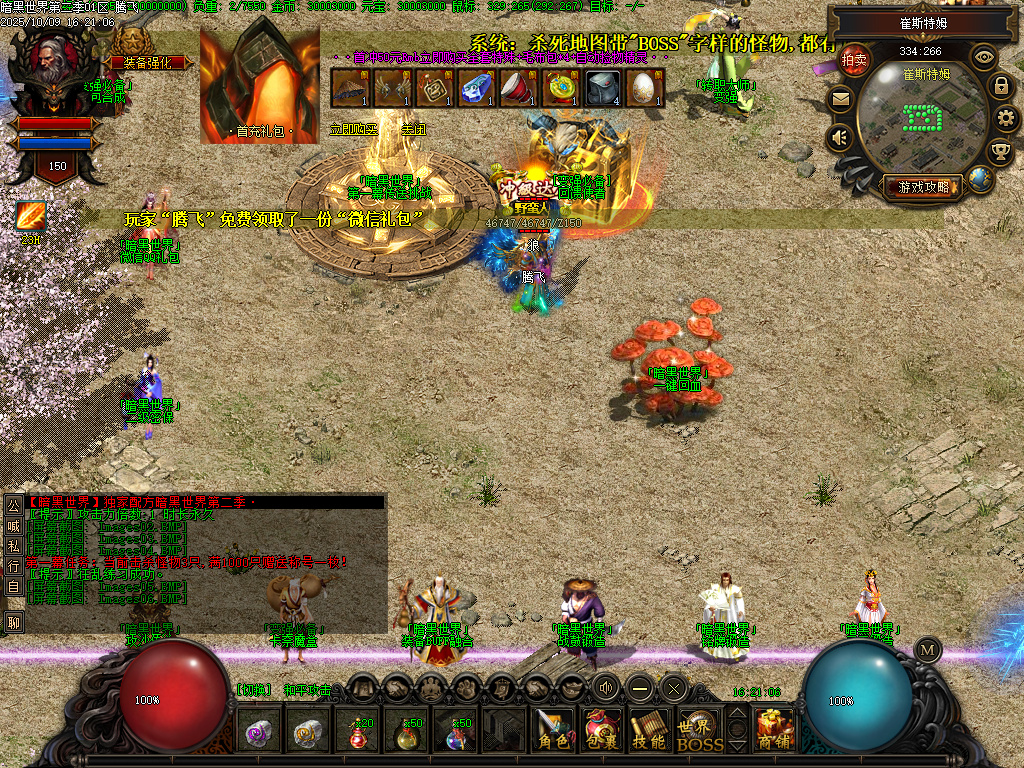
Task: Click the 立即购买 buy now link
Action: click(x=354, y=129)
